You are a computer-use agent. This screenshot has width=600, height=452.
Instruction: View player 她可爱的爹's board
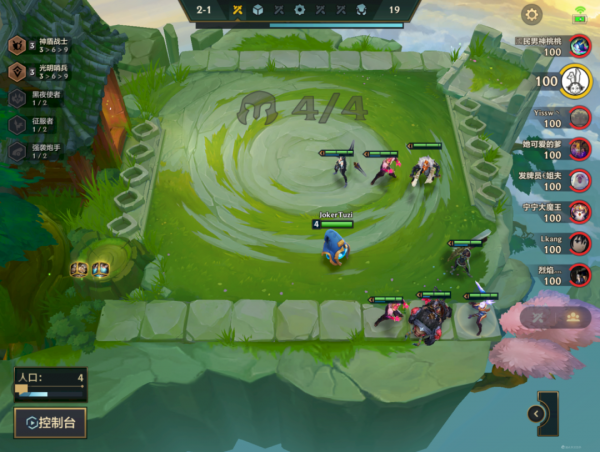coord(579,150)
